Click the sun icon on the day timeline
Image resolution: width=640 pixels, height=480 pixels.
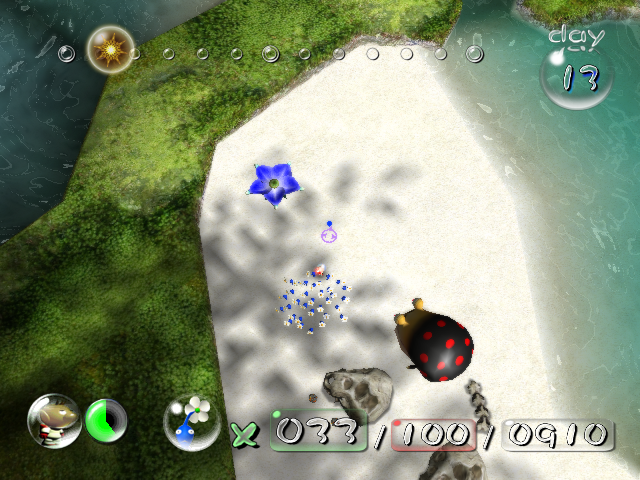[x=109, y=48]
